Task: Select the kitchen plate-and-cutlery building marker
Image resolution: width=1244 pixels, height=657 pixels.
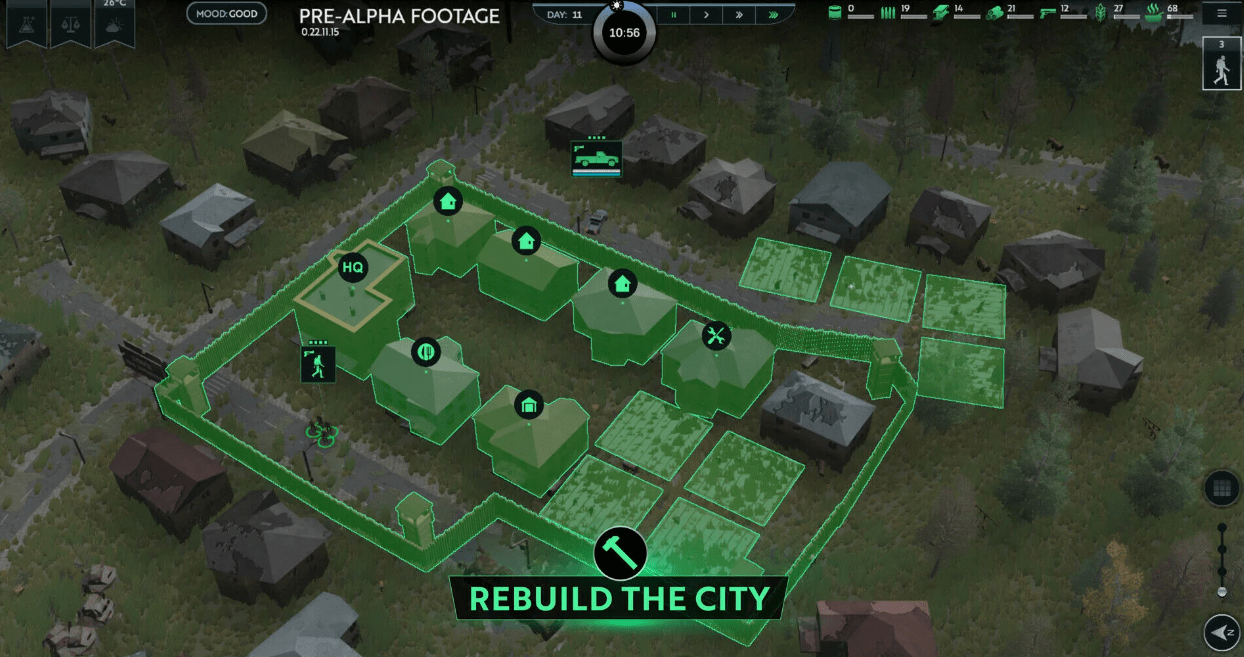Action: click(x=426, y=352)
